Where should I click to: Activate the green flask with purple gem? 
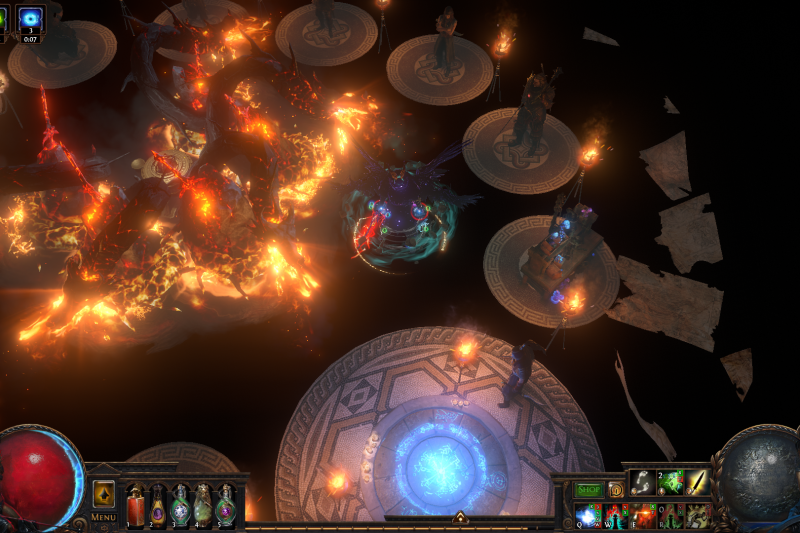226,505
